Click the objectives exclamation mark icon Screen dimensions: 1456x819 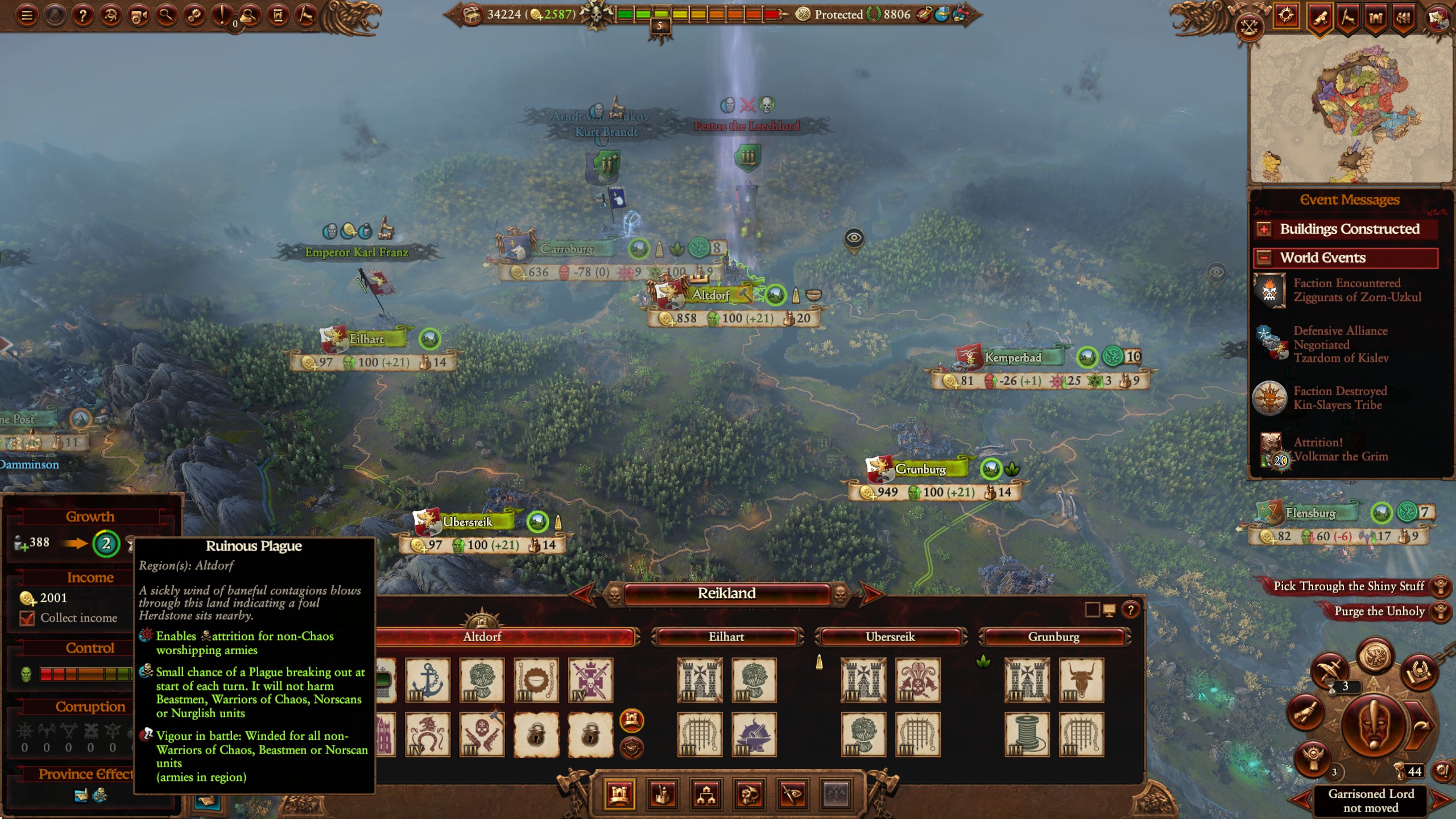pyautogui.click(x=222, y=14)
